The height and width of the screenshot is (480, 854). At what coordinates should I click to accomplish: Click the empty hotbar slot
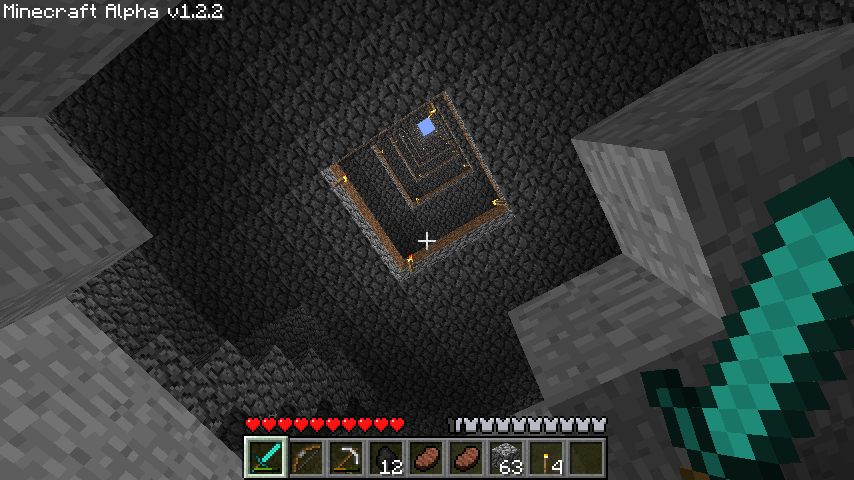point(586,457)
